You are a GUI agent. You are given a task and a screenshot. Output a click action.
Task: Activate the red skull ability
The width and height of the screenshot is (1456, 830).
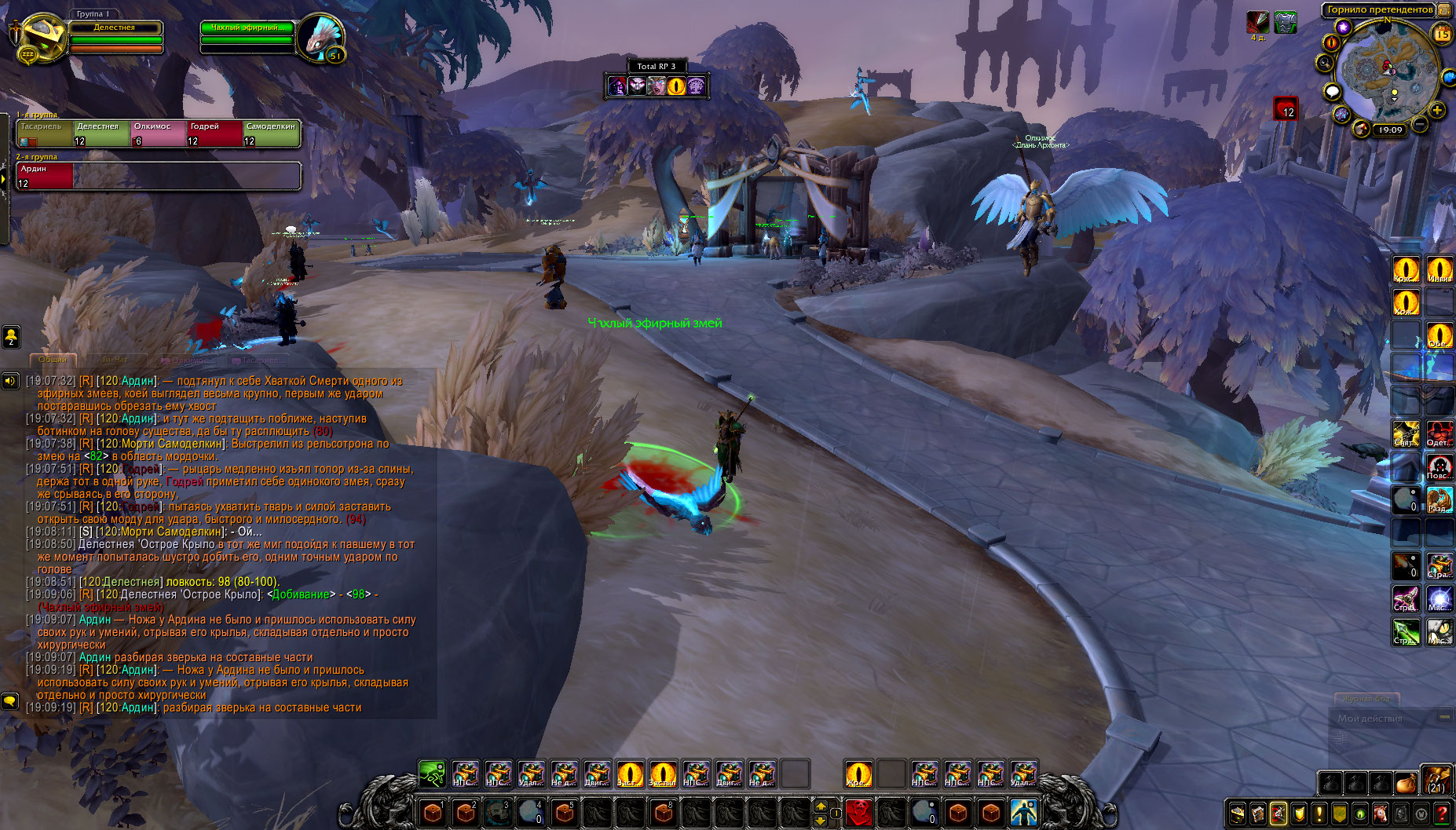coord(858,811)
